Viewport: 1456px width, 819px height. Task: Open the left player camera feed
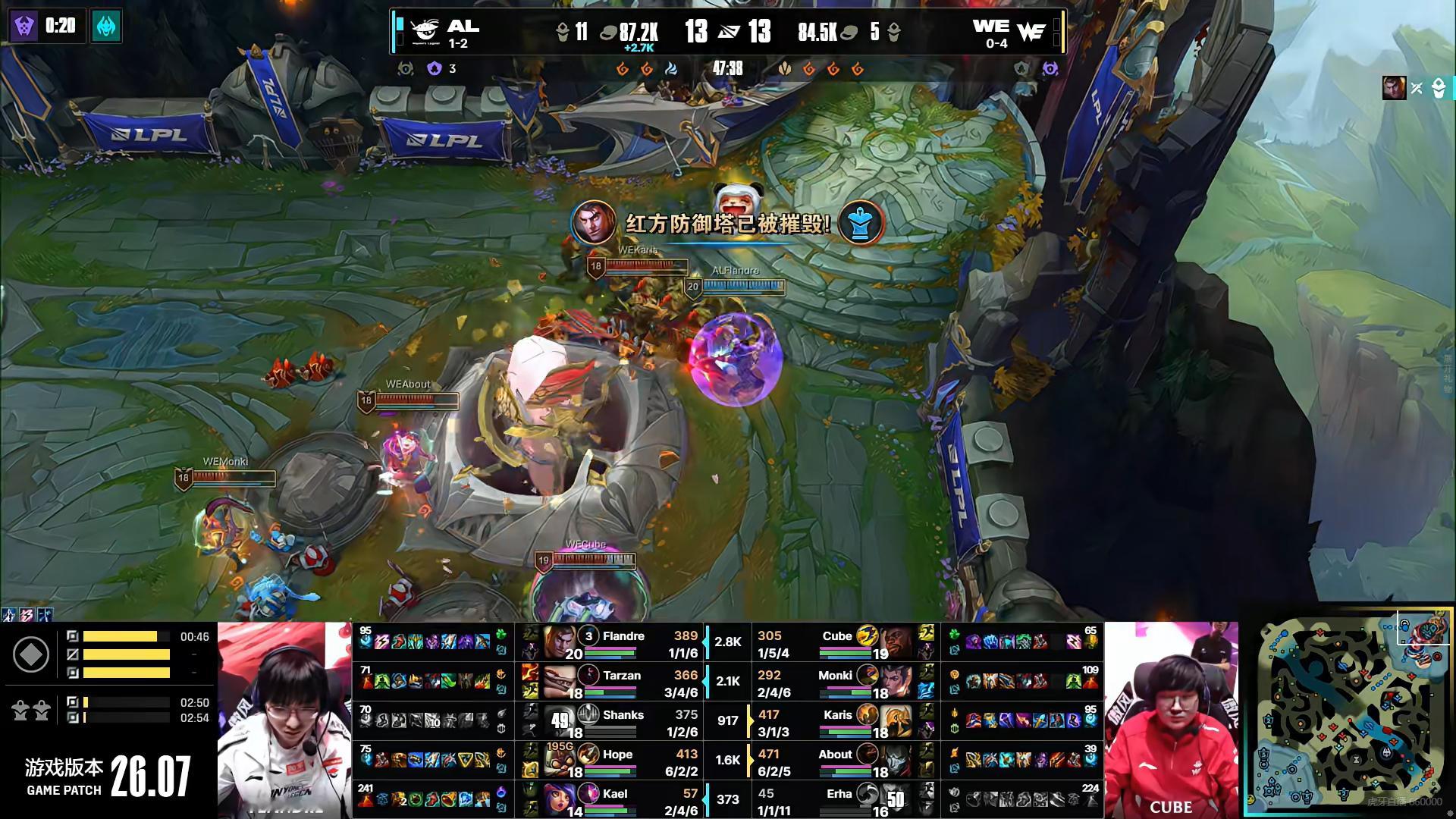[x=284, y=719]
